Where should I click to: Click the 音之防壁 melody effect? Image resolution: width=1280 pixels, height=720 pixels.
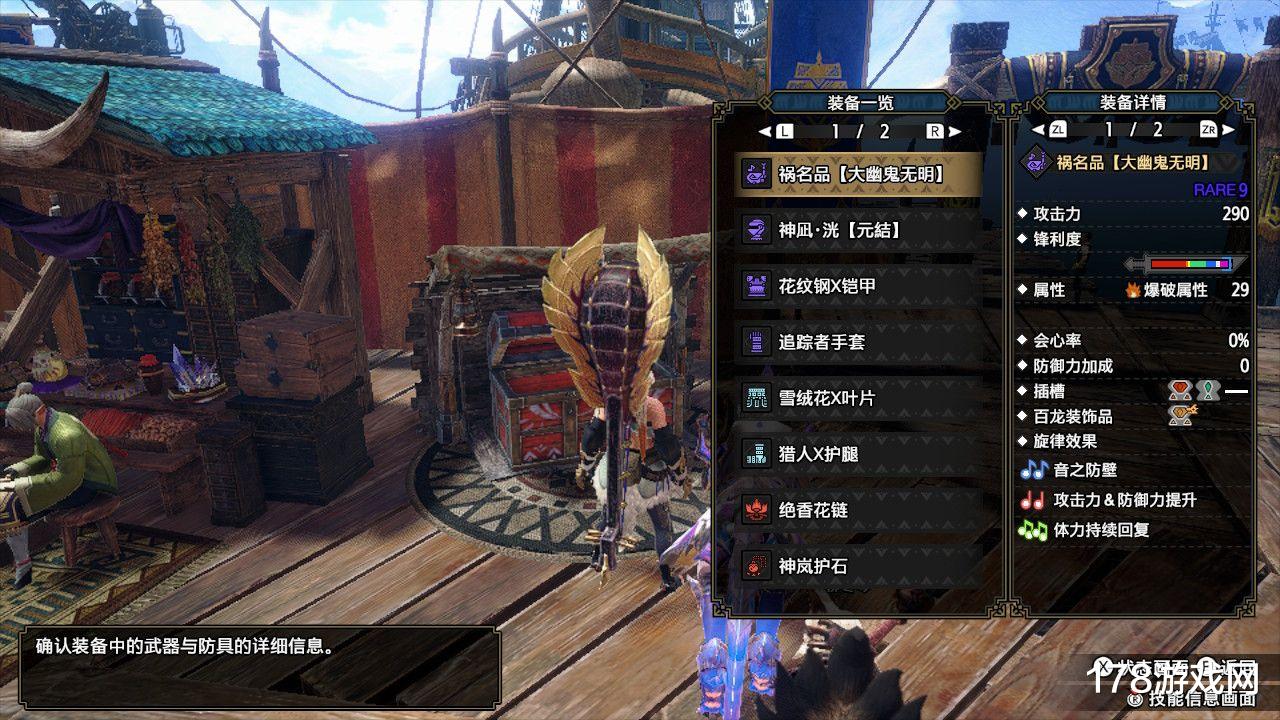coord(1084,470)
